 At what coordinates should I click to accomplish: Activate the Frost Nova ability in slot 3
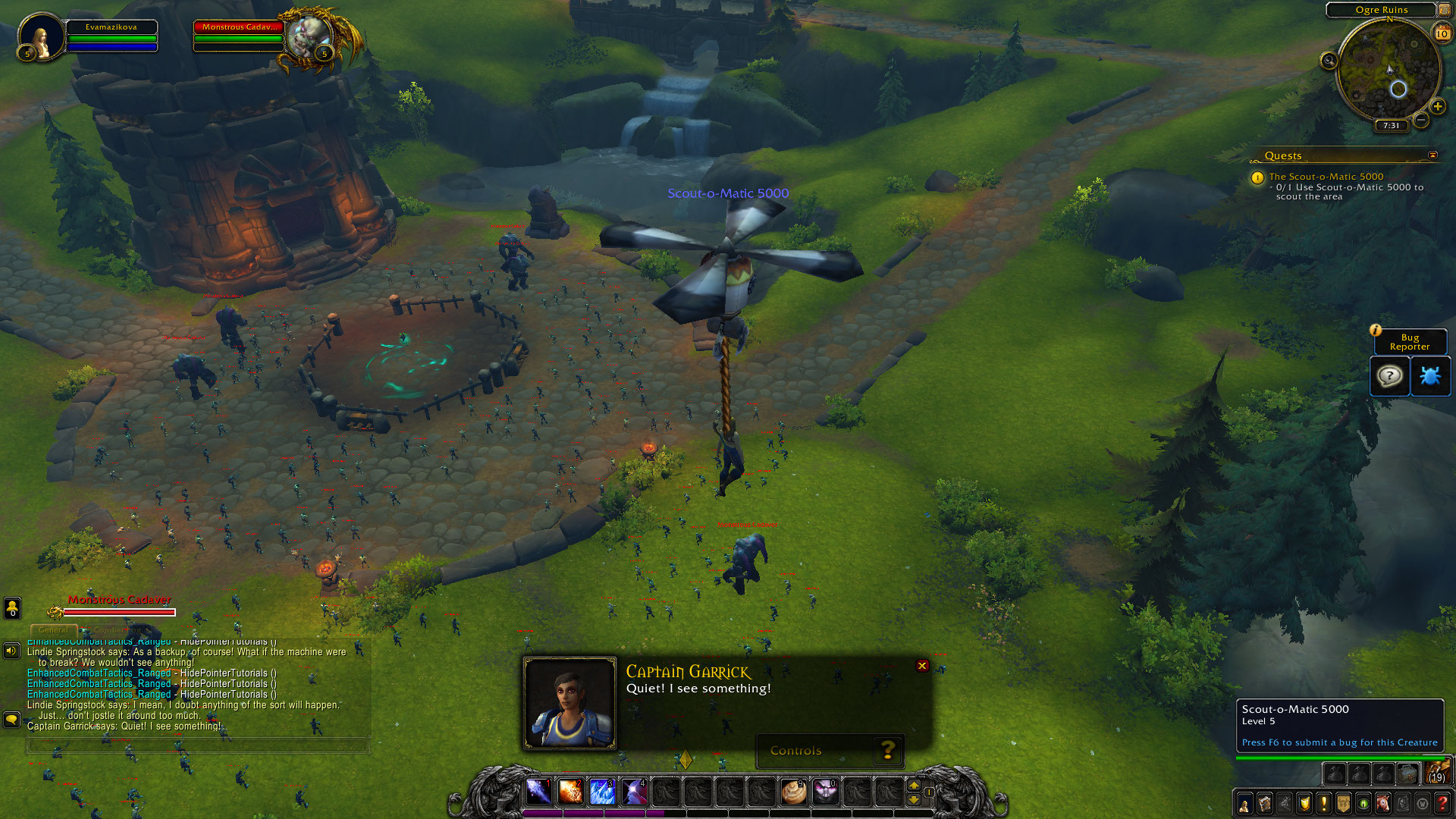[x=602, y=792]
